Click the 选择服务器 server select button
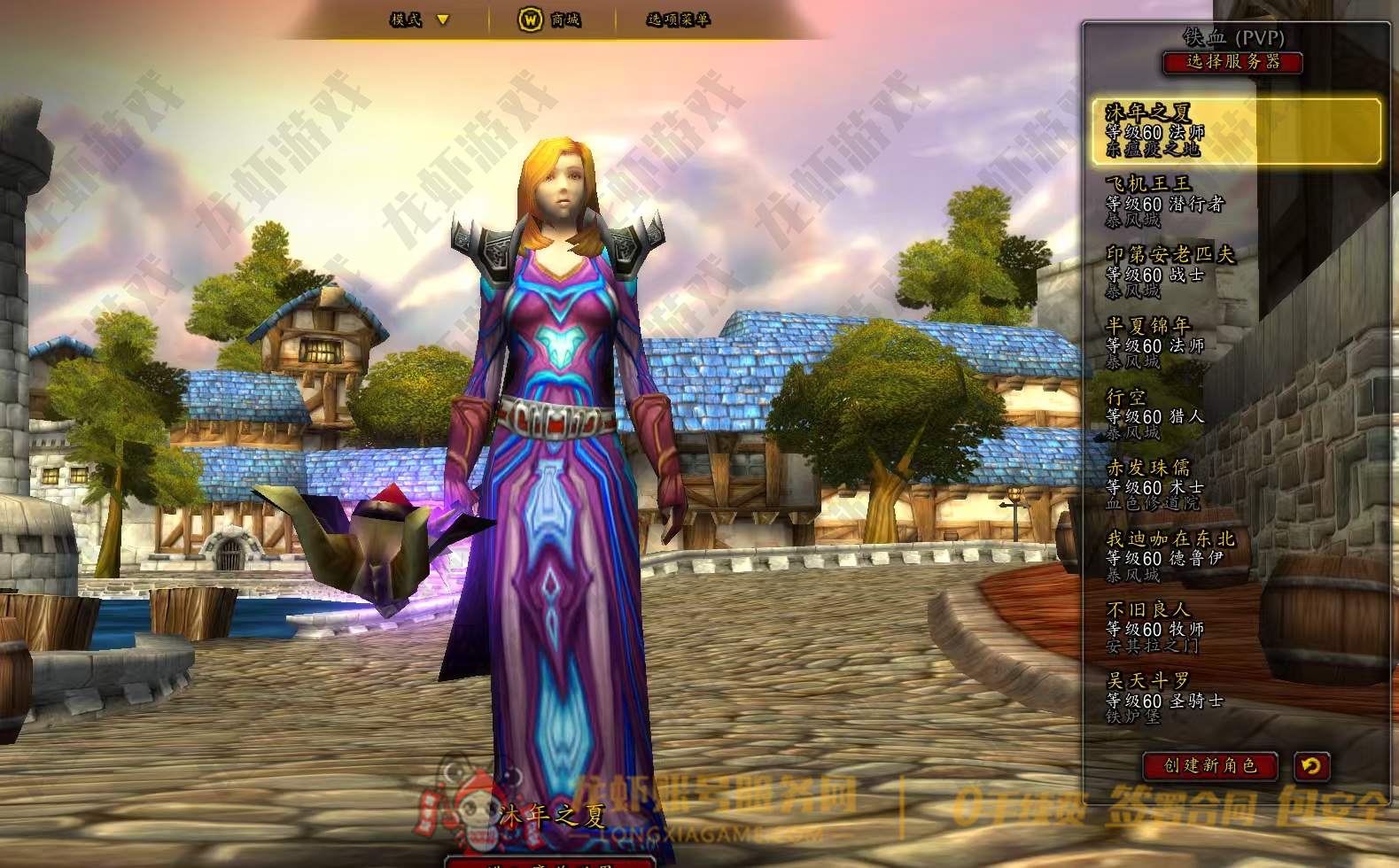1399x868 pixels. (1232, 62)
